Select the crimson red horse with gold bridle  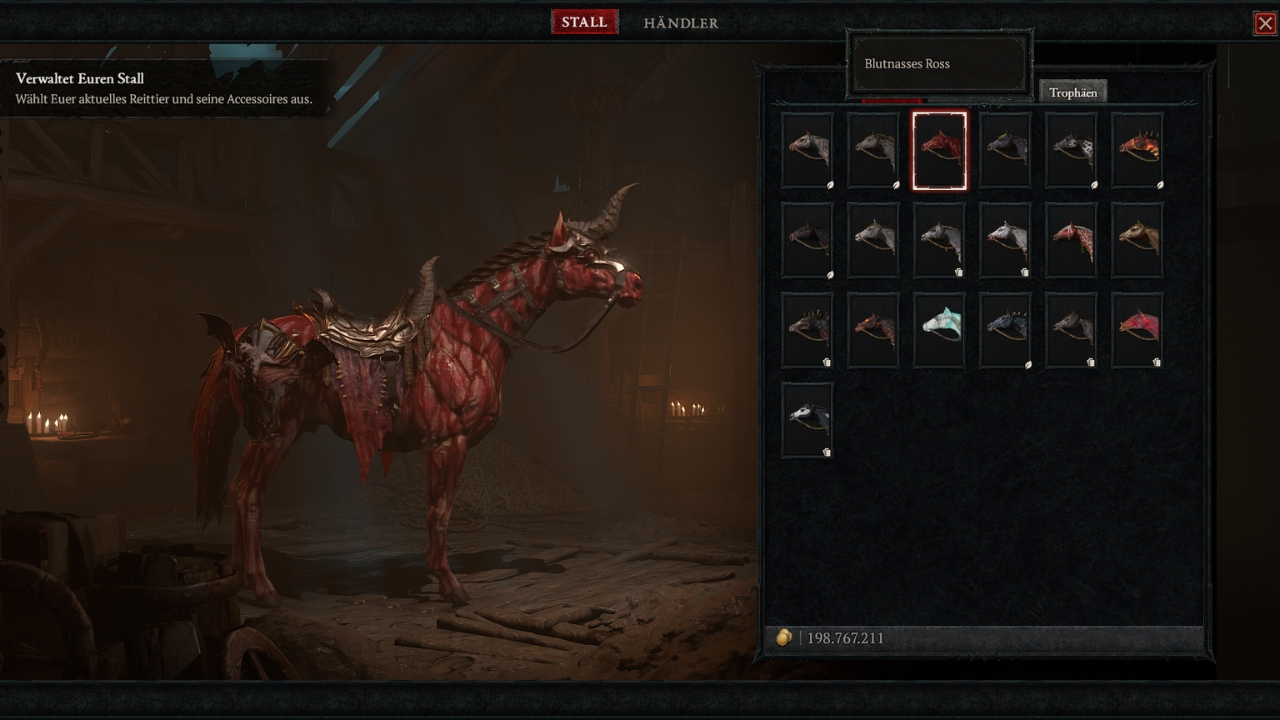tap(1137, 330)
